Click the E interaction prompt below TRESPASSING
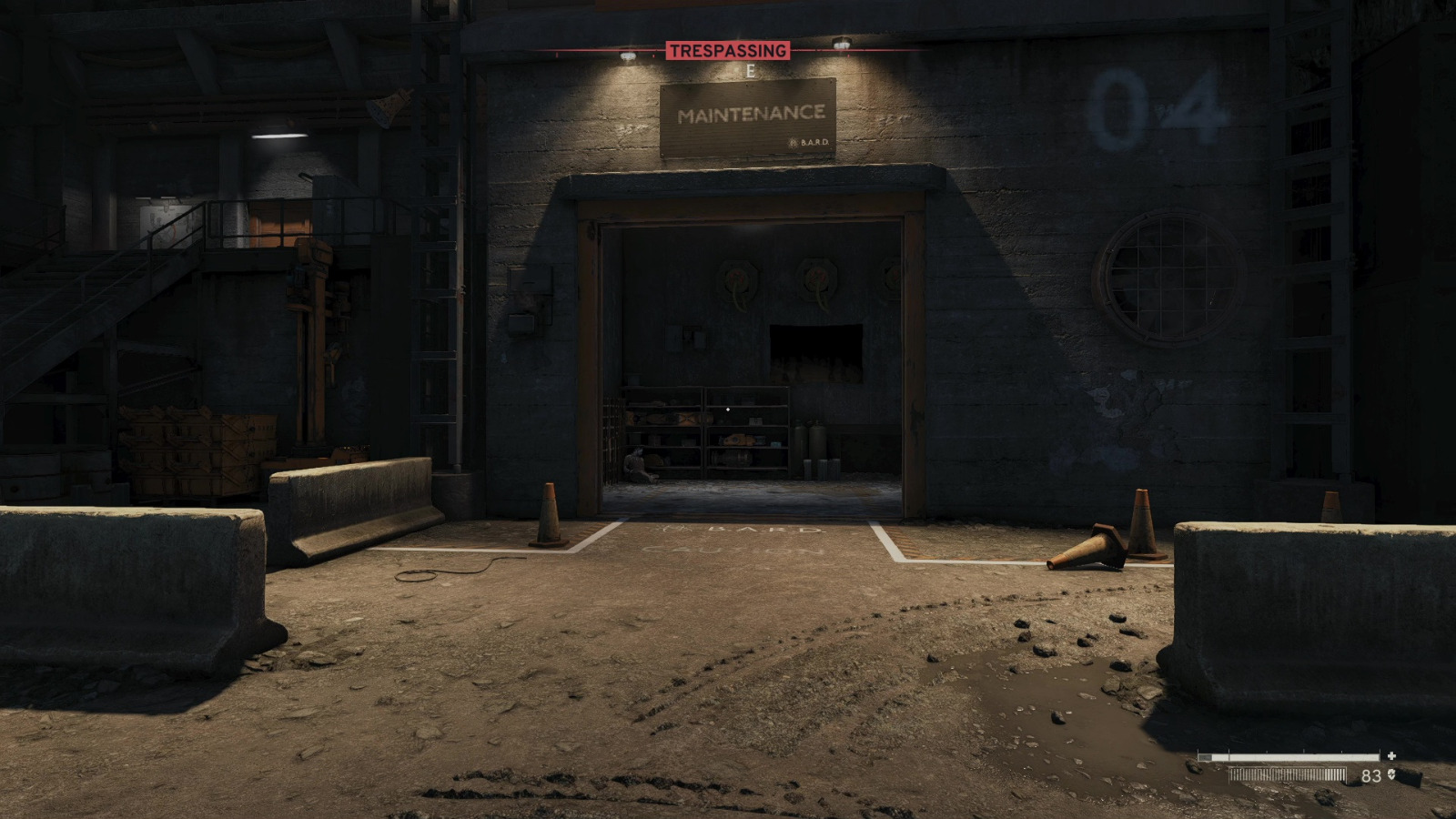This screenshot has width=1456, height=819. tap(749, 68)
